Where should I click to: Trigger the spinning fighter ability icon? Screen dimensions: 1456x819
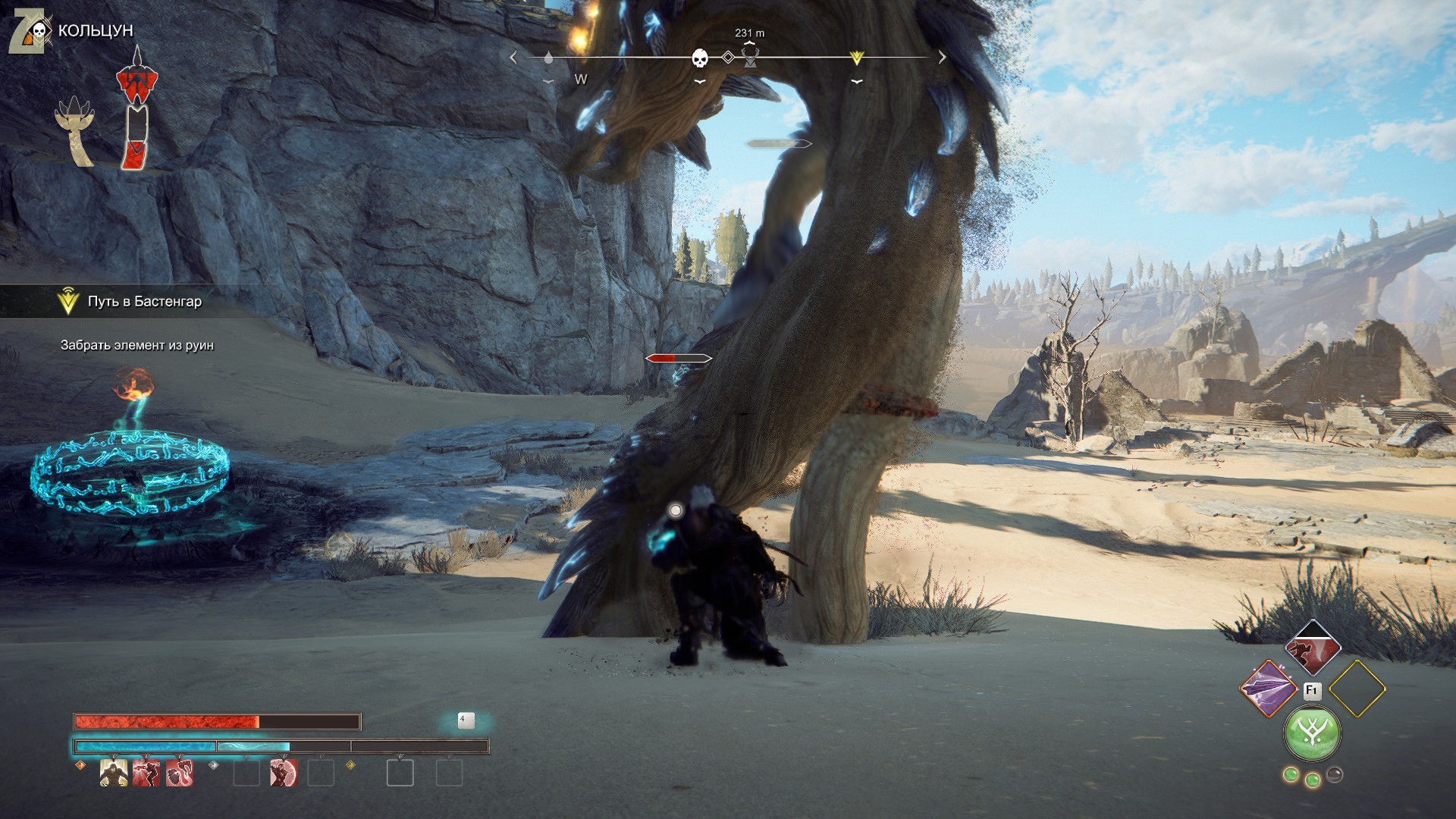283,773
